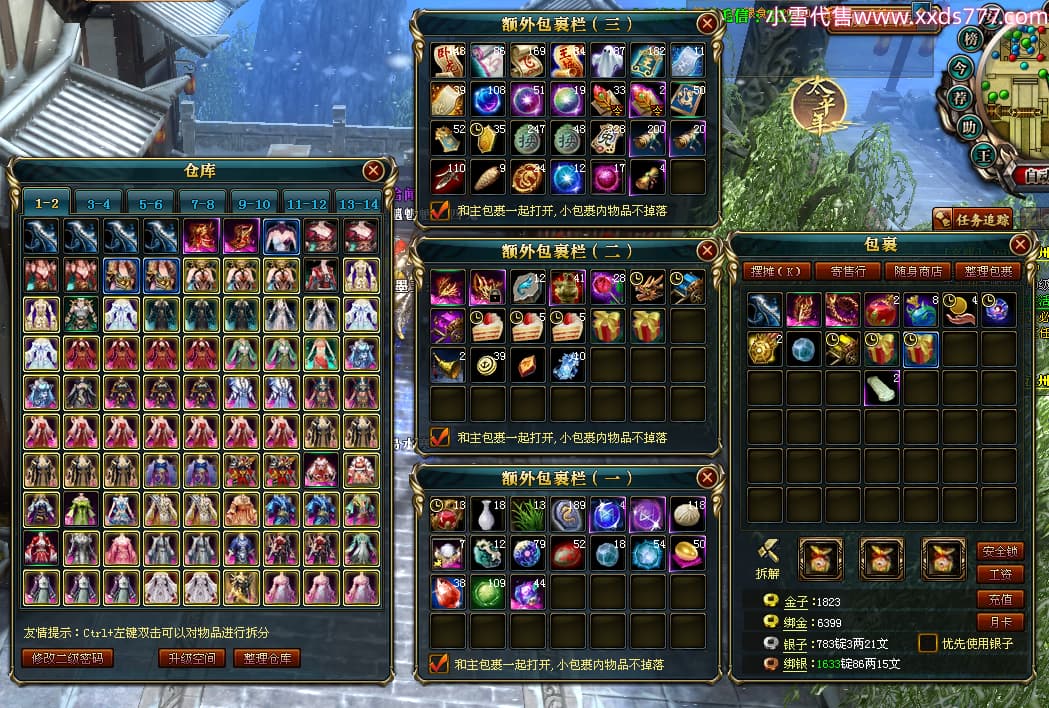Close the 额外包裹栏（一） panel
Screen dimensions: 1049x708
point(707,478)
